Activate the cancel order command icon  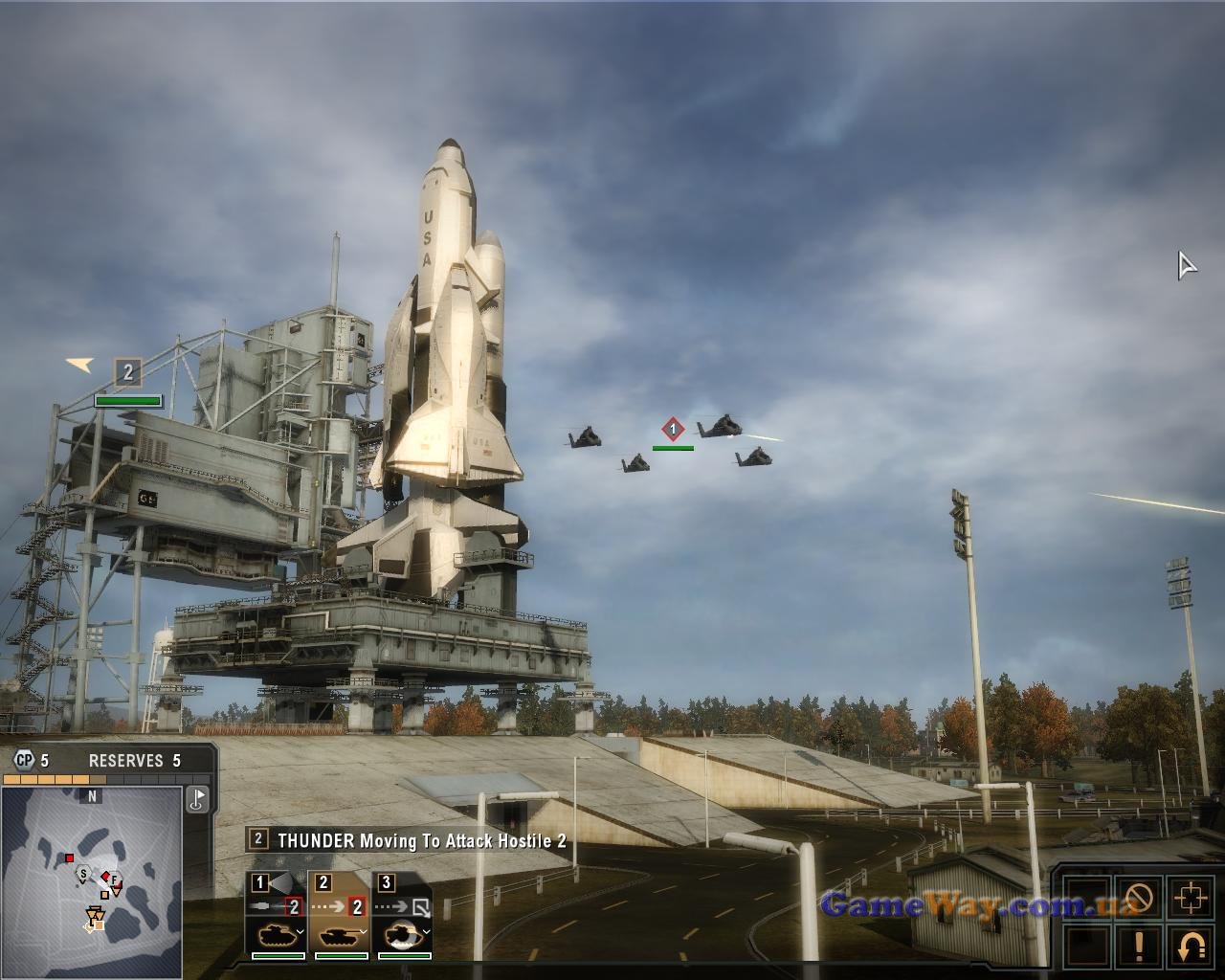pos(1139,898)
